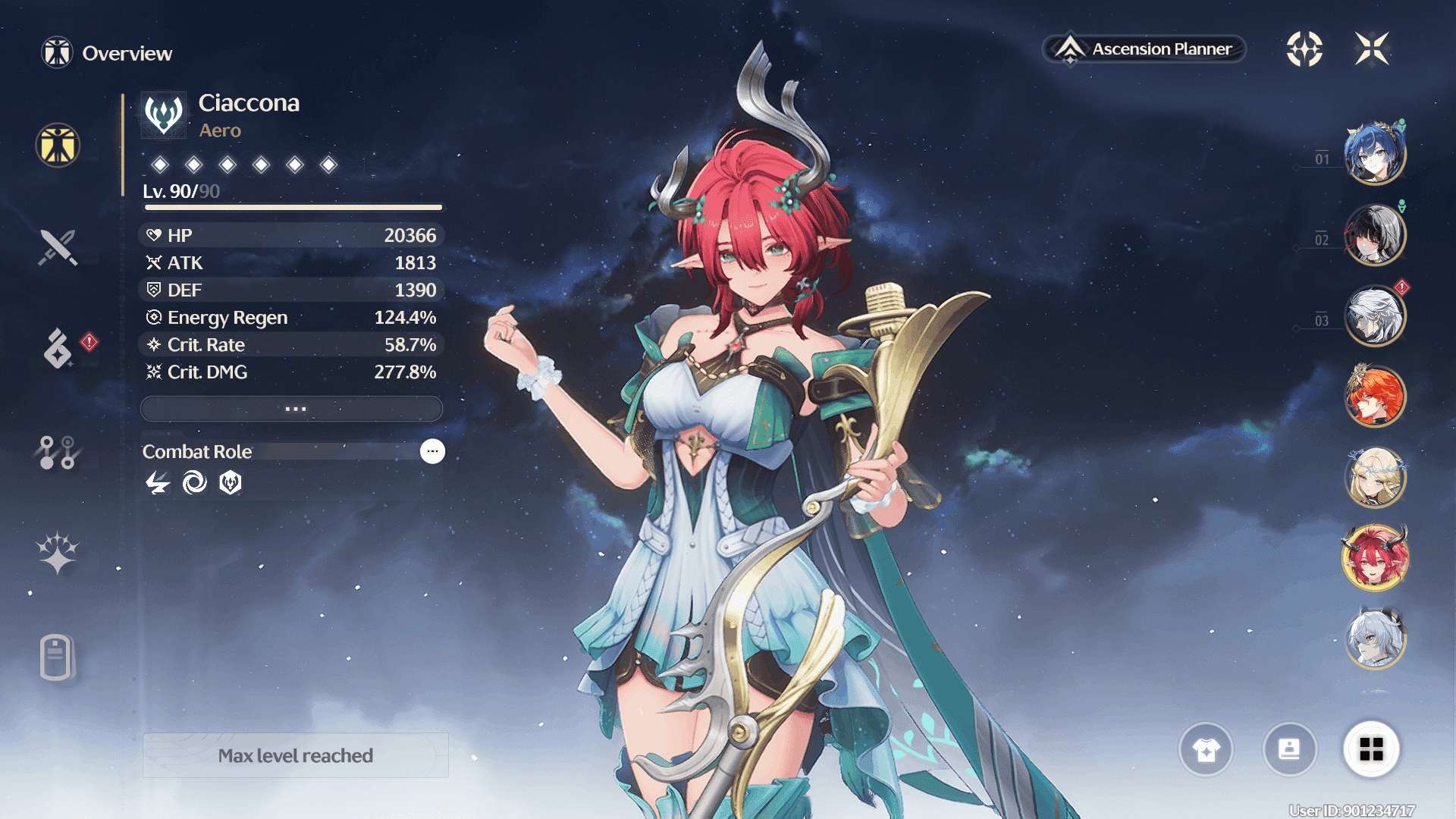The height and width of the screenshot is (819, 1456).
Task: Toggle the grid view of characters
Action: [1371, 750]
